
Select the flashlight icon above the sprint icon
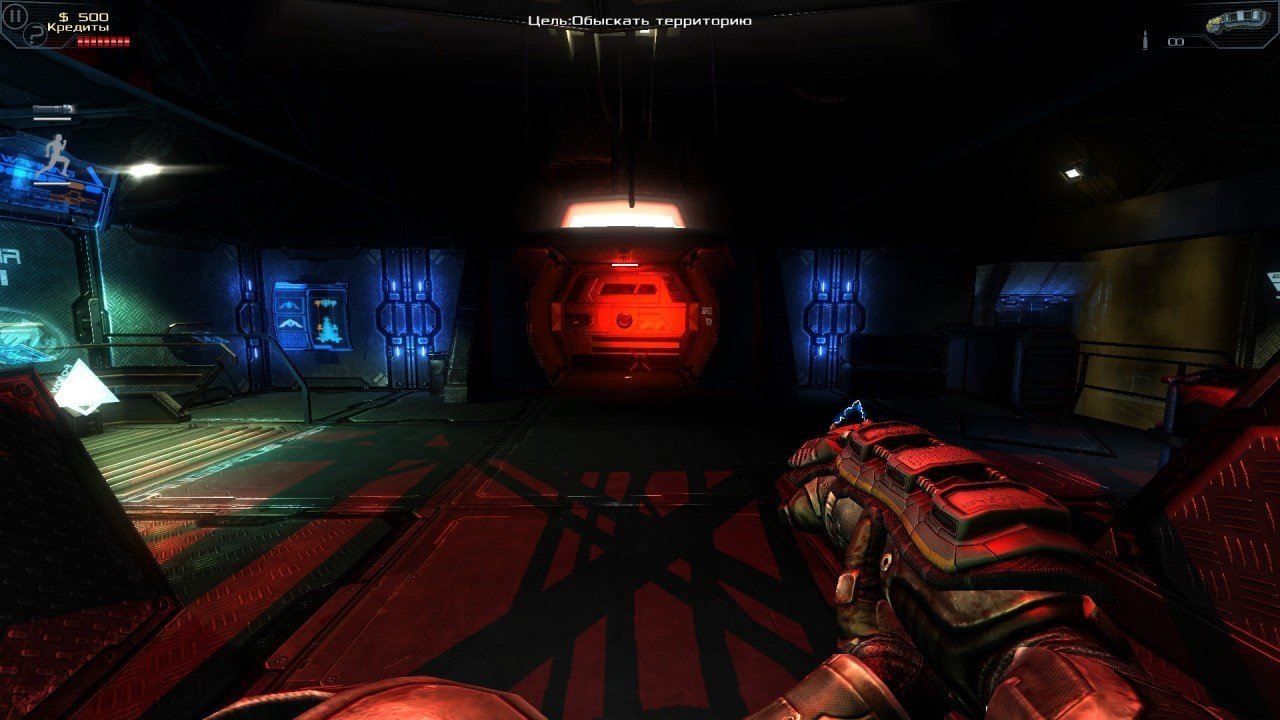[x=53, y=109]
